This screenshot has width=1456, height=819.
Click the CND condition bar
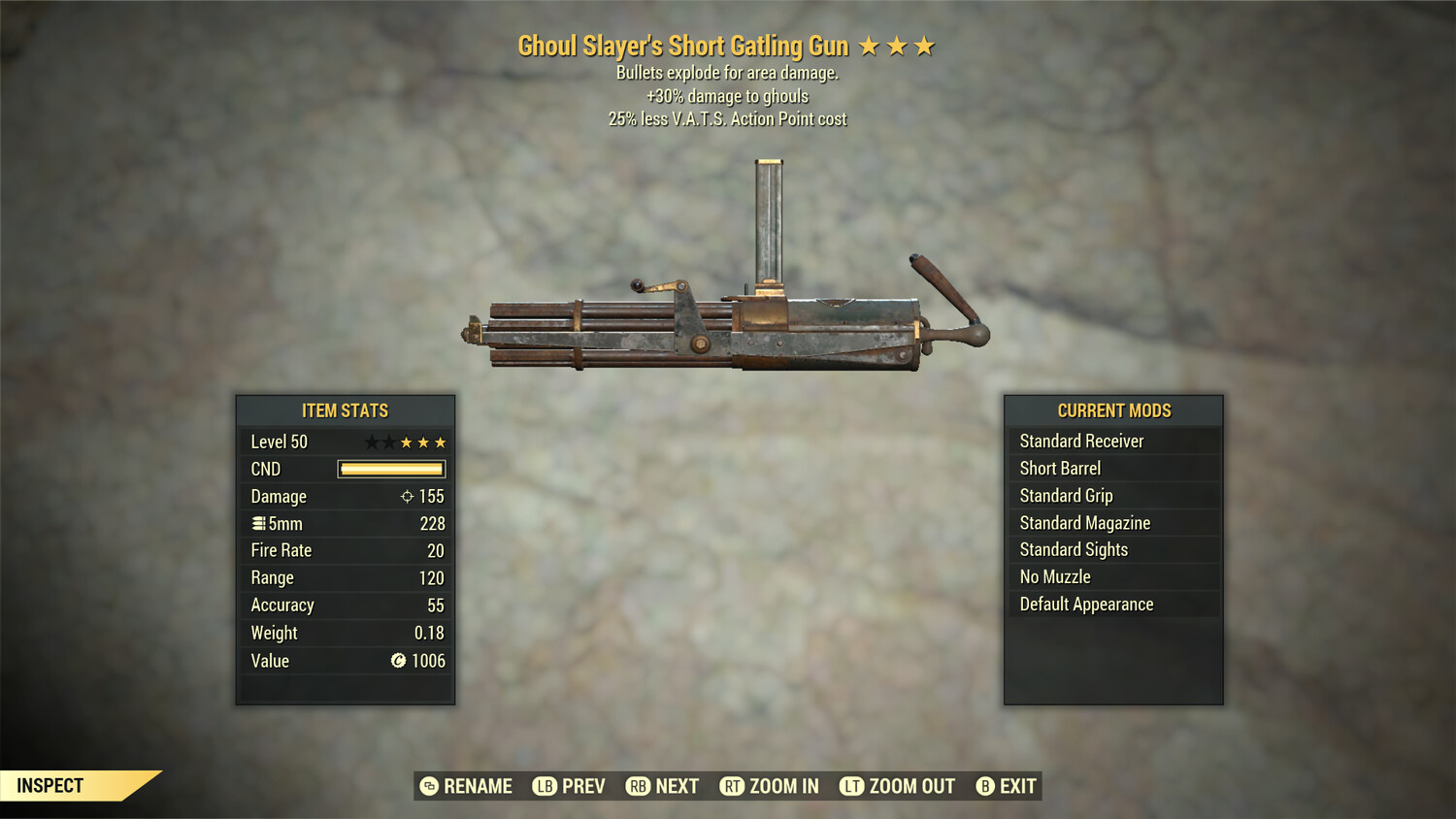391,469
